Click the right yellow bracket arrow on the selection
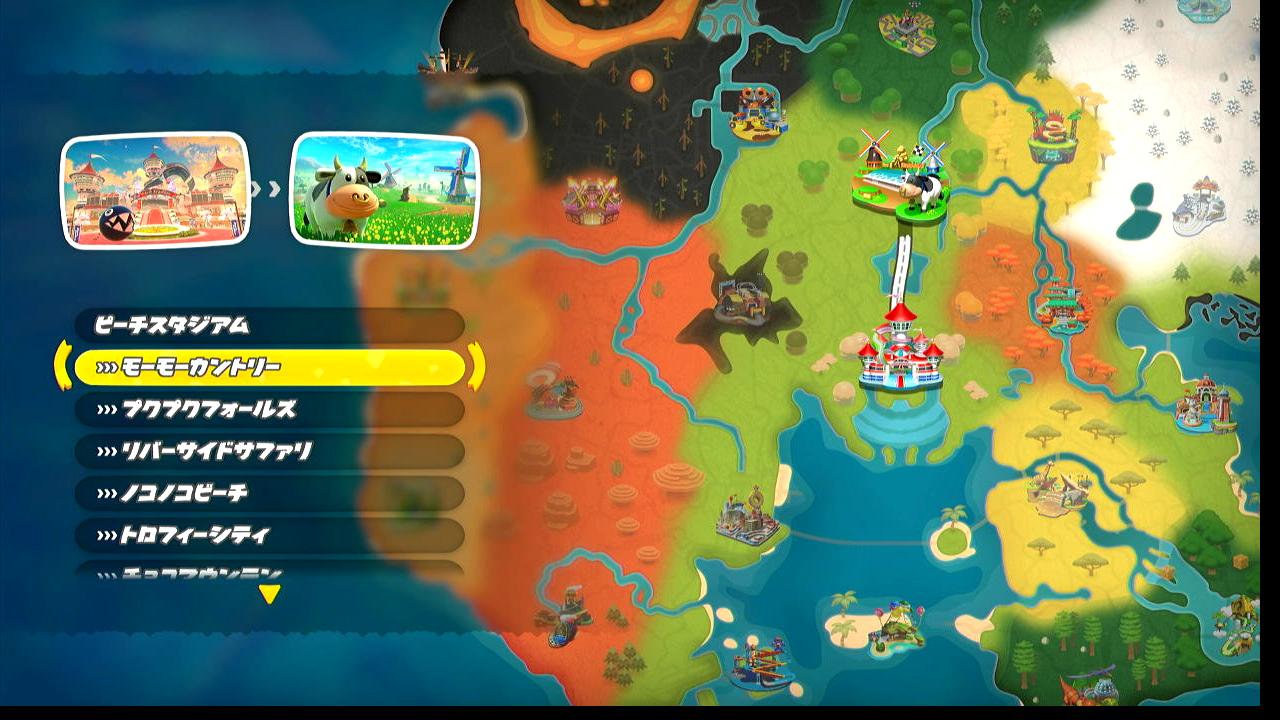 (476, 366)
